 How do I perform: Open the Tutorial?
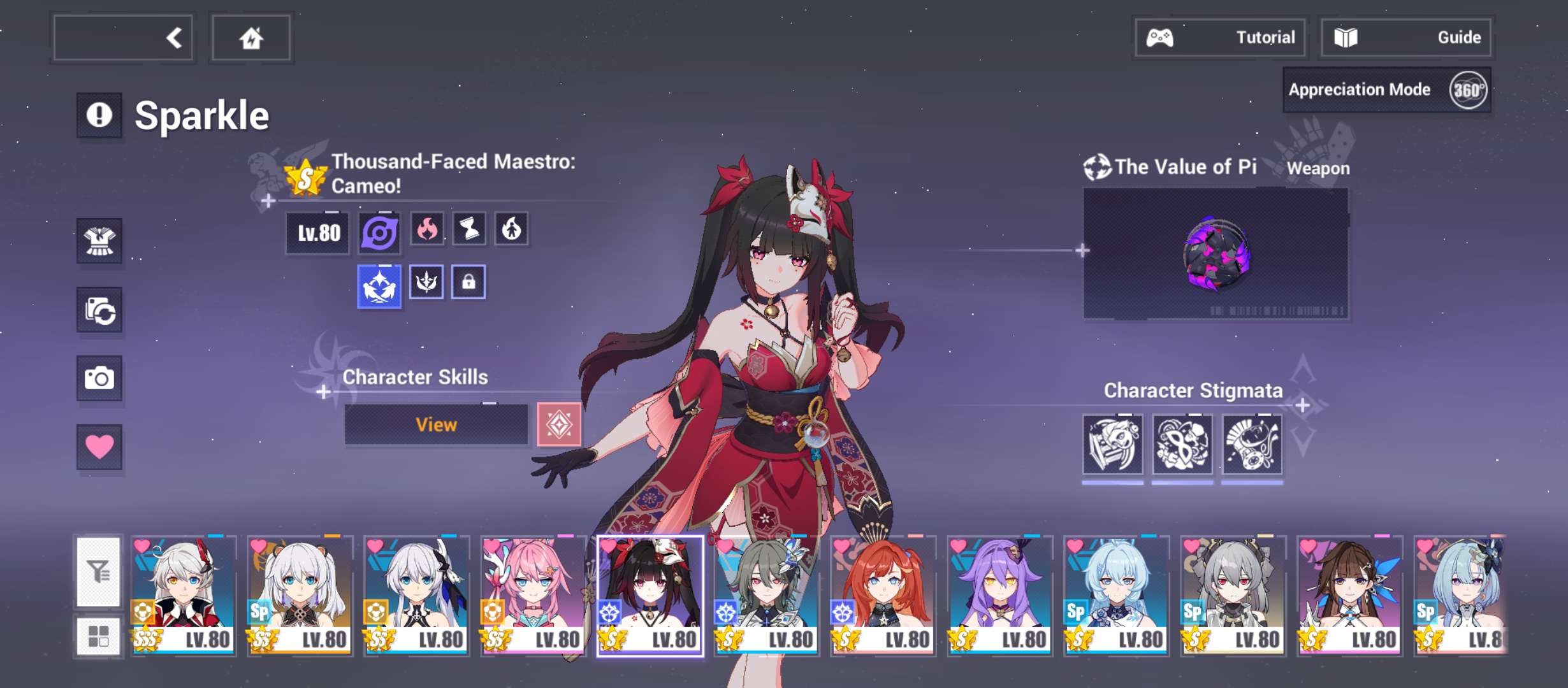[x=1220, y=38]
